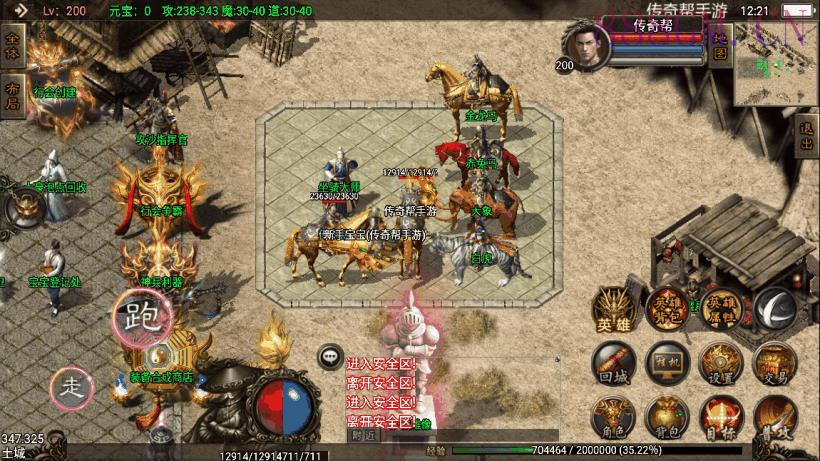The image size is (820, 461).
Task: Select the 全体 tab on left edge
Action: (x=12, y=46)
